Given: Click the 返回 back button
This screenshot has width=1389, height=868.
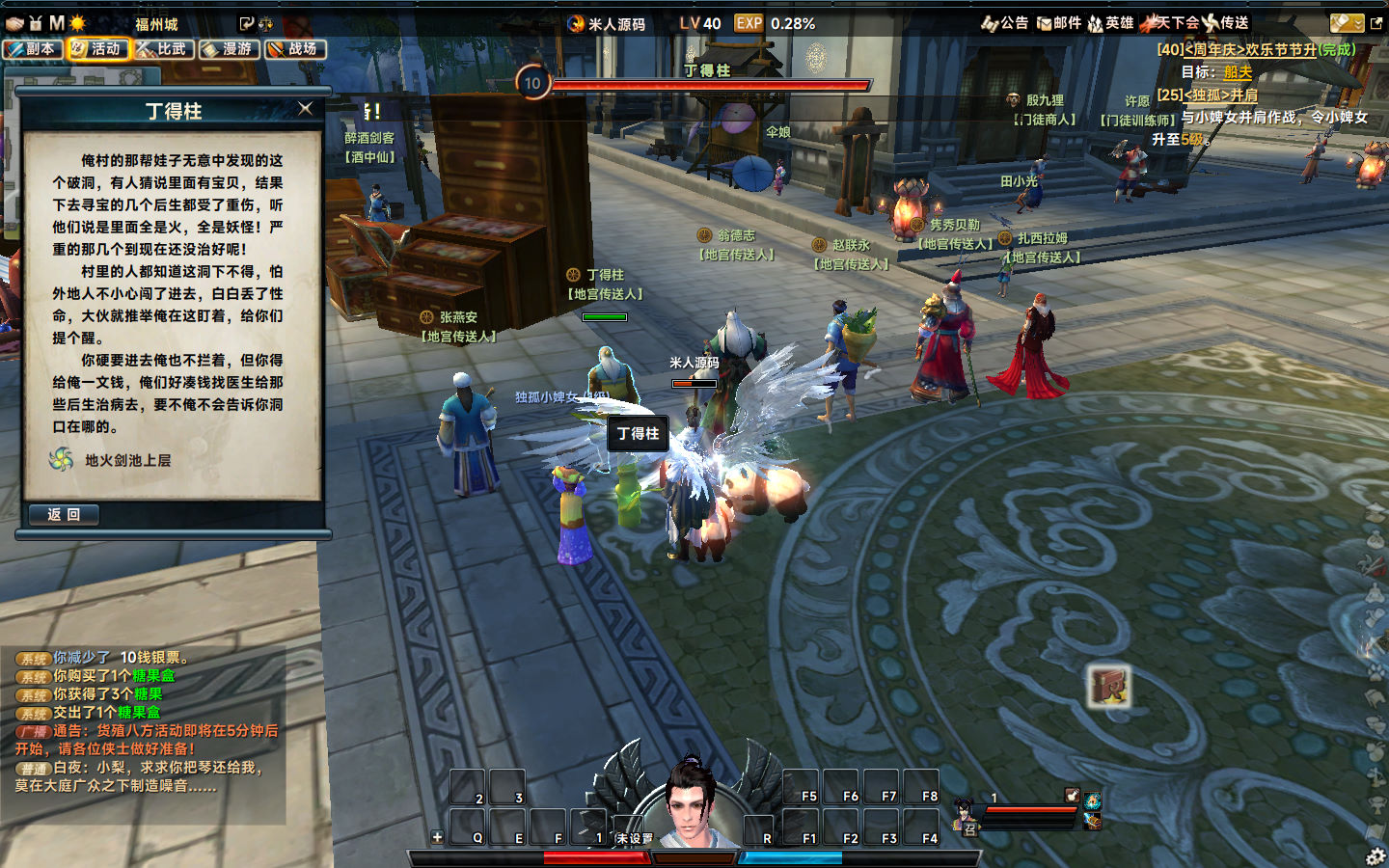Looking at the screenshot, I should click(x=64, y=515).
